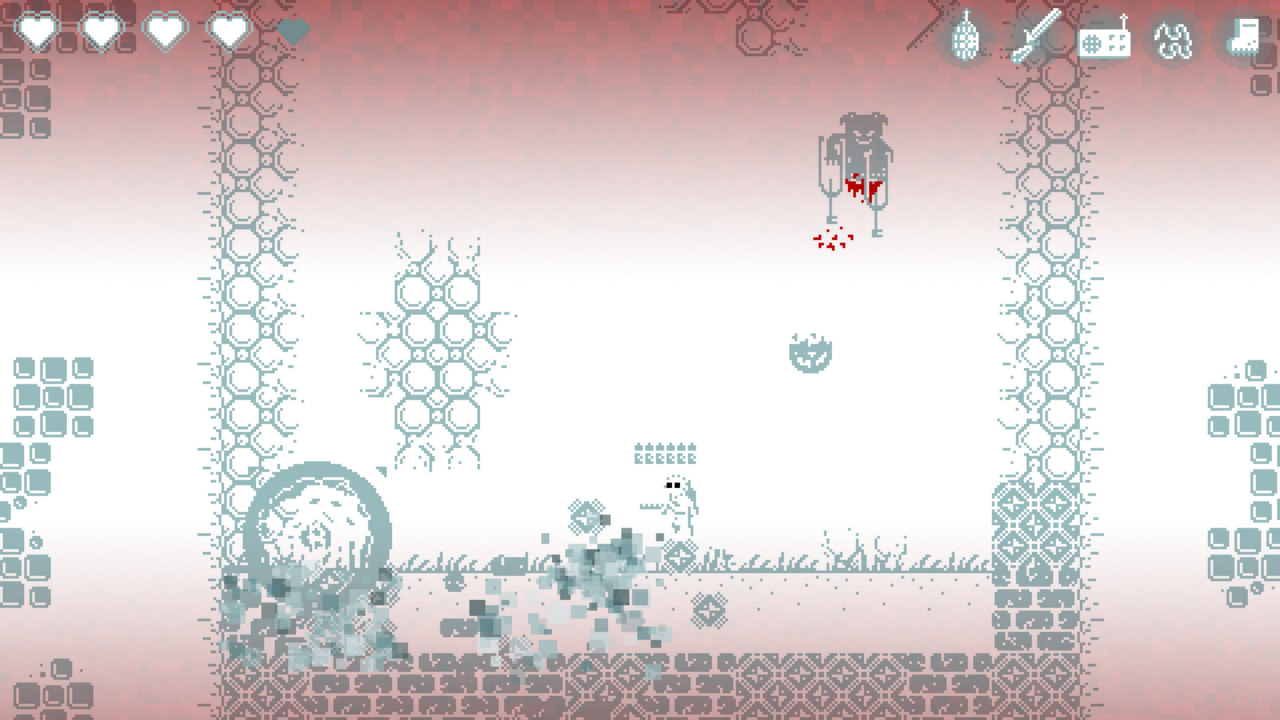Click the first white heart icon

37,28
